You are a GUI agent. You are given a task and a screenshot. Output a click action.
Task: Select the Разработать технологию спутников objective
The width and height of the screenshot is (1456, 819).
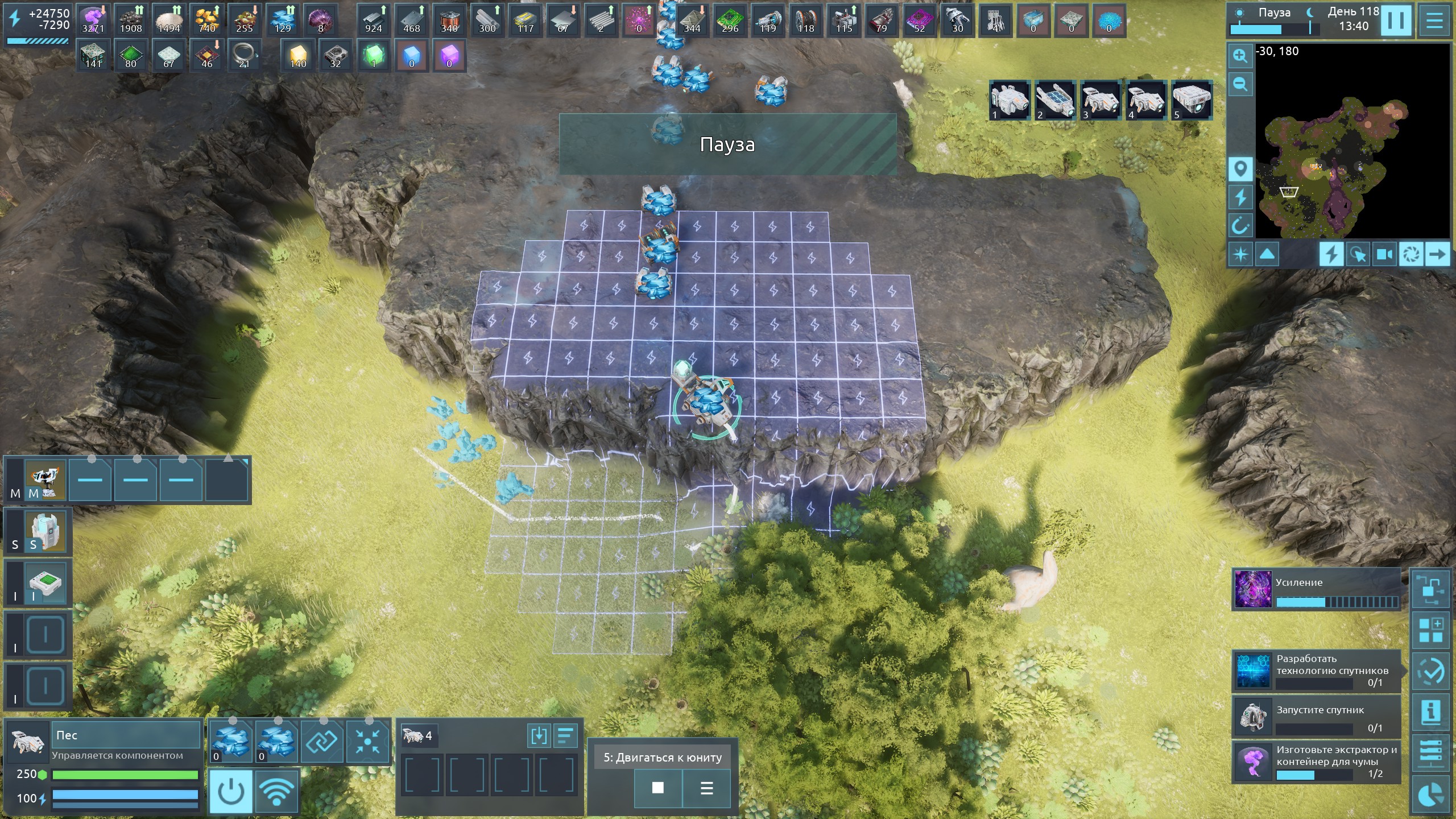pos(1316,671)
